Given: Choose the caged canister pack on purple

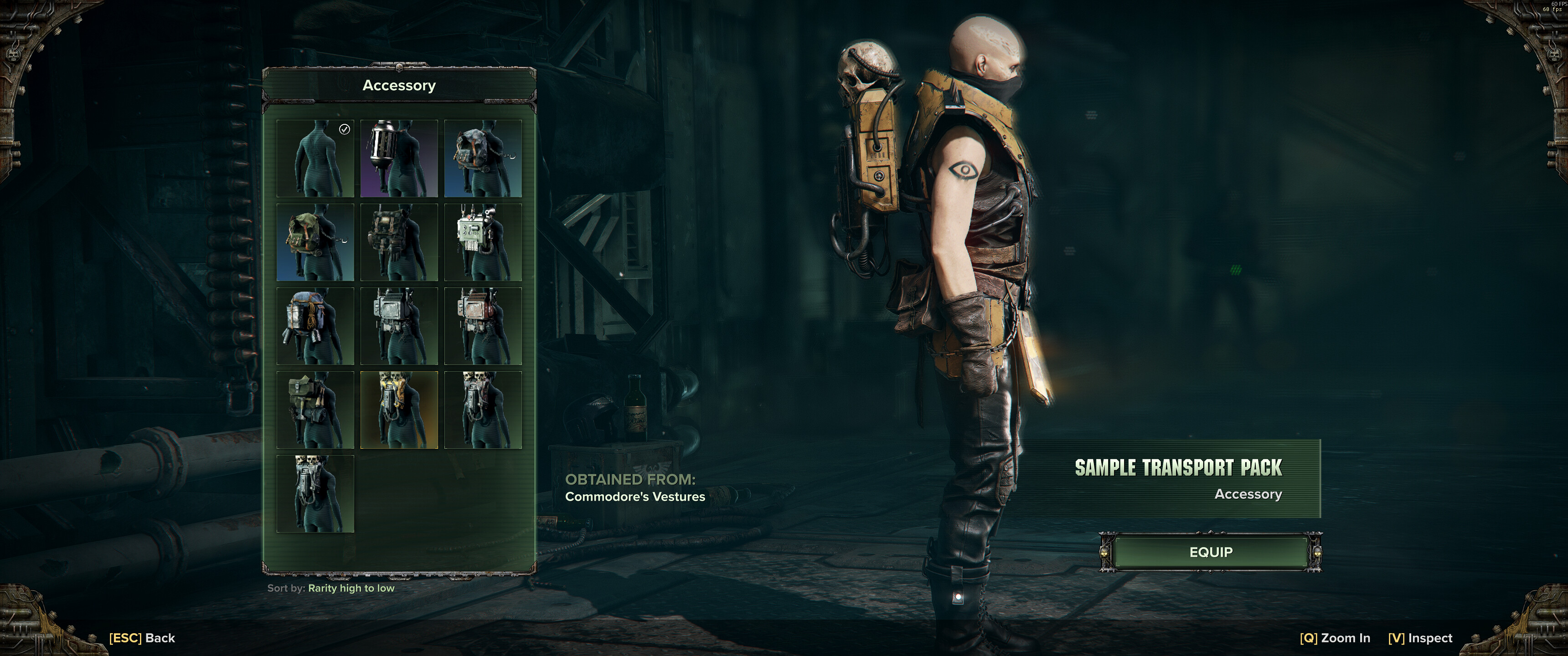Looking at the screenshot, I should point(399,158).
